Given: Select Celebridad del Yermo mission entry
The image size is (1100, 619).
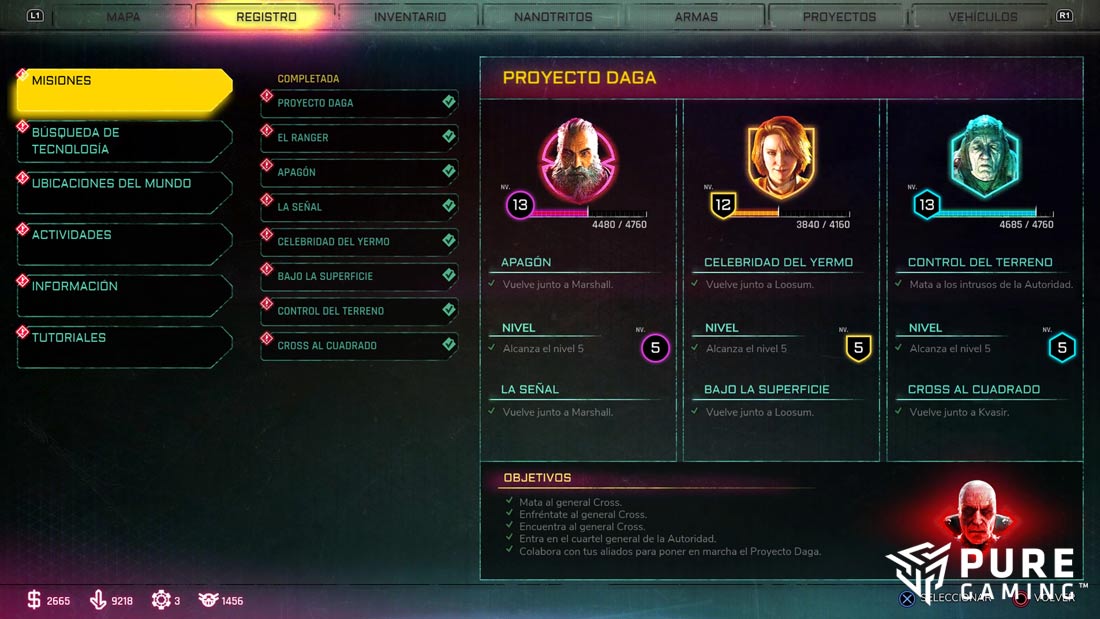Looking at the screenshot, I should coord(360,242).
